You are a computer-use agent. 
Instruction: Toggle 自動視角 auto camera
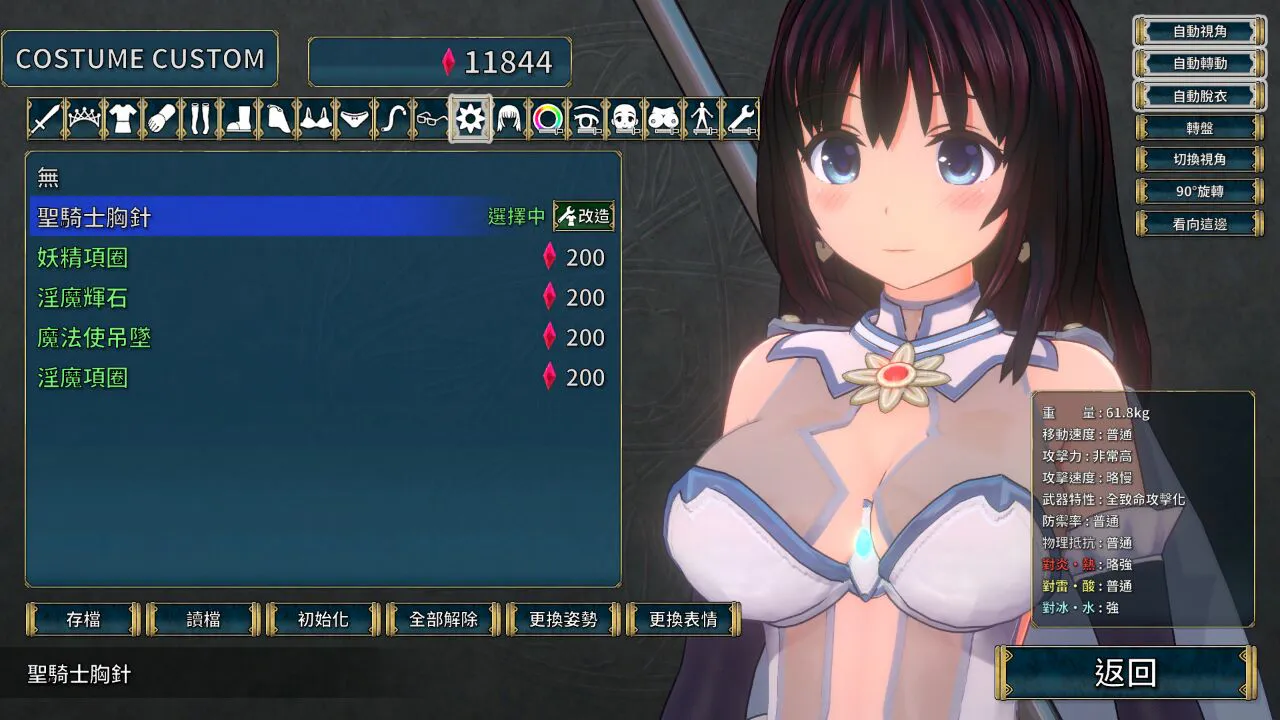pyautogui.click(x=1199, y=31)
